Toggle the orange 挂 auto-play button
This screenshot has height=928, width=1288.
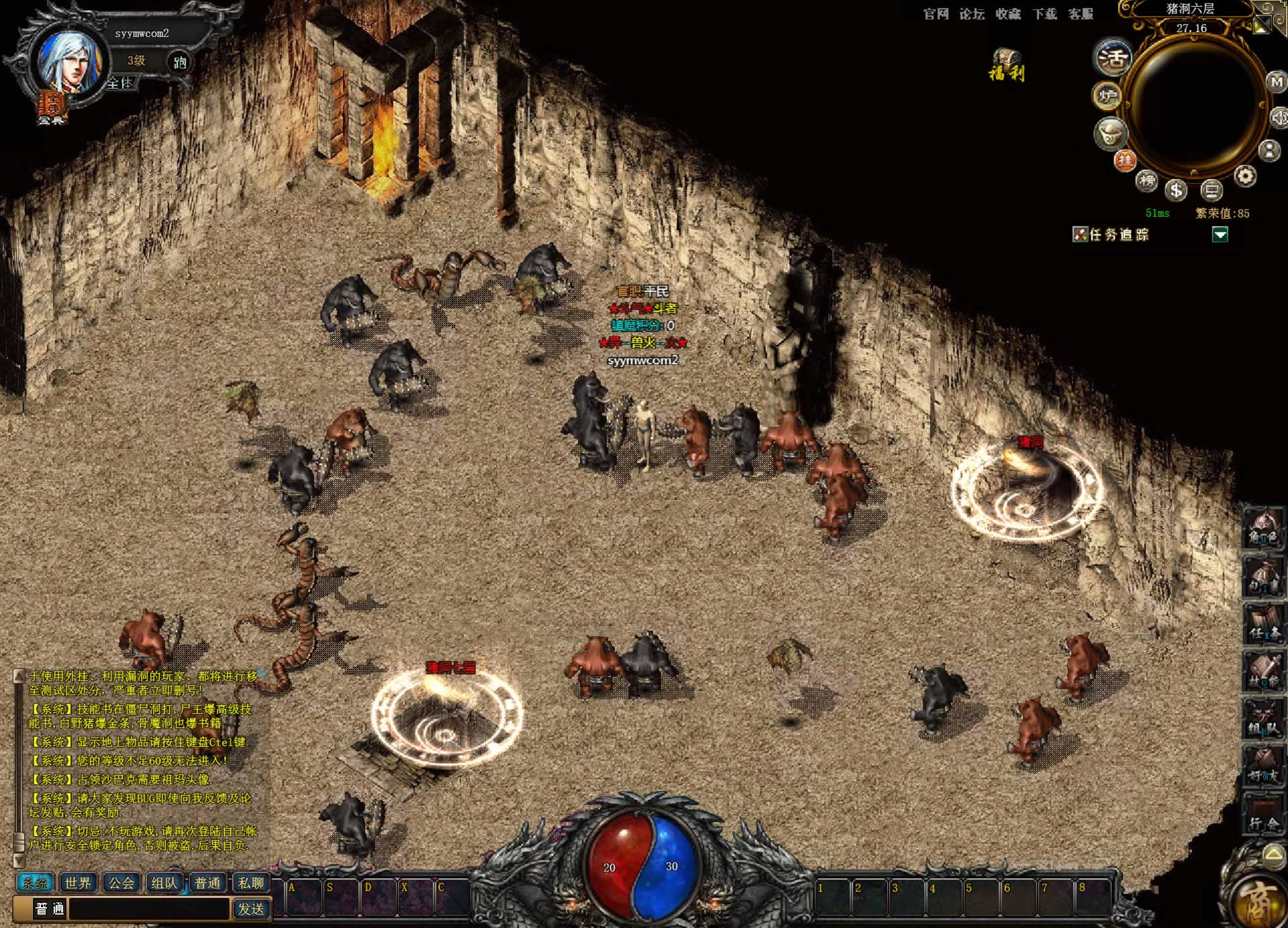point(1125,160)
